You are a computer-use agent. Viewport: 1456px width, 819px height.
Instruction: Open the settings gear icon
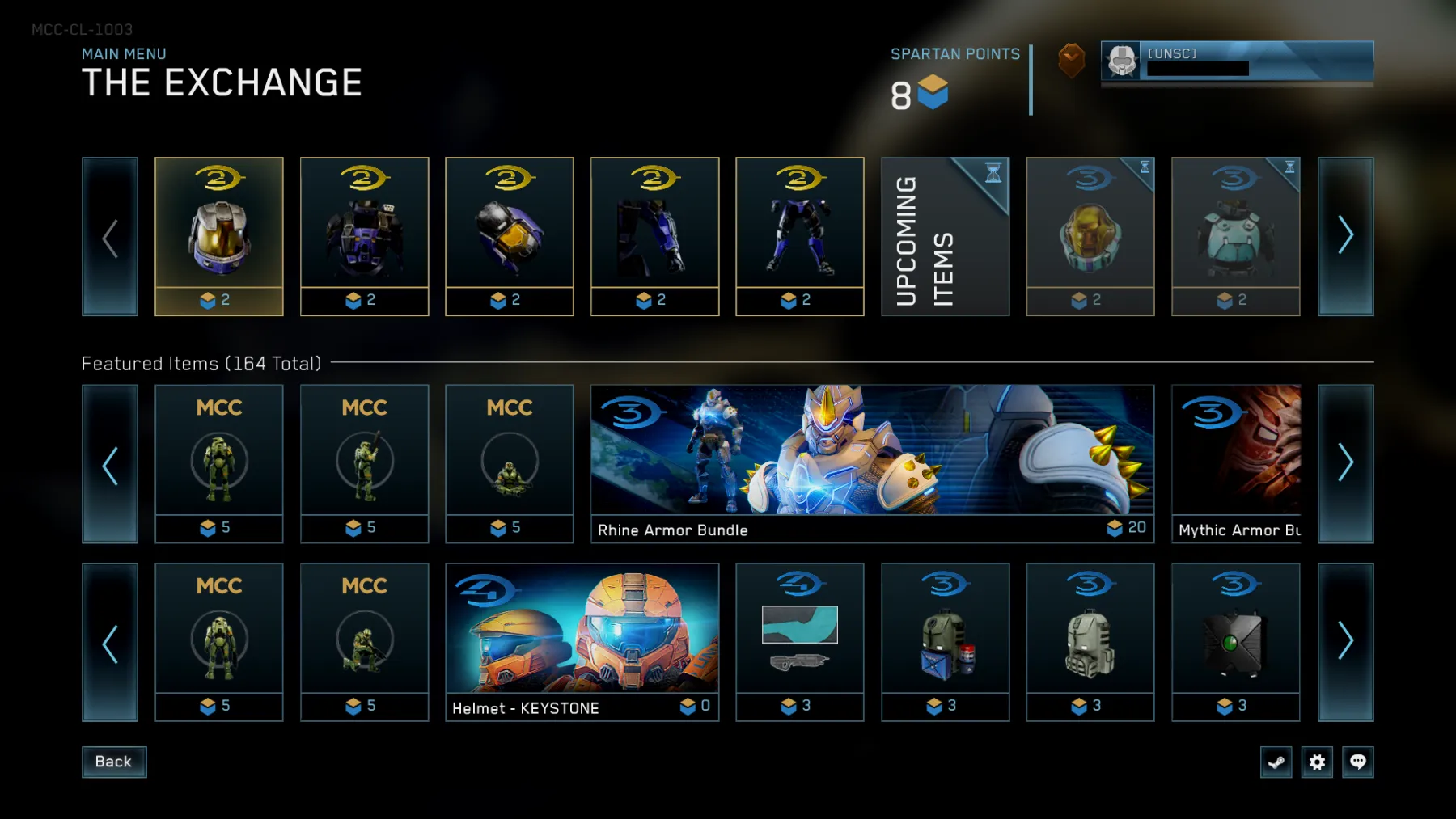tap(1318, 762)
